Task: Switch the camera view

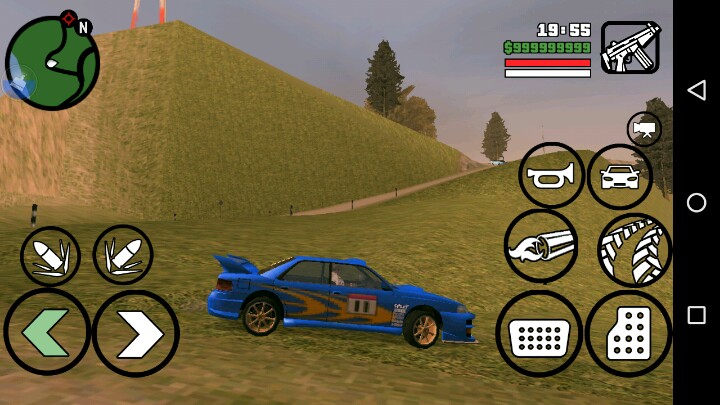Action: coord(644,129)
